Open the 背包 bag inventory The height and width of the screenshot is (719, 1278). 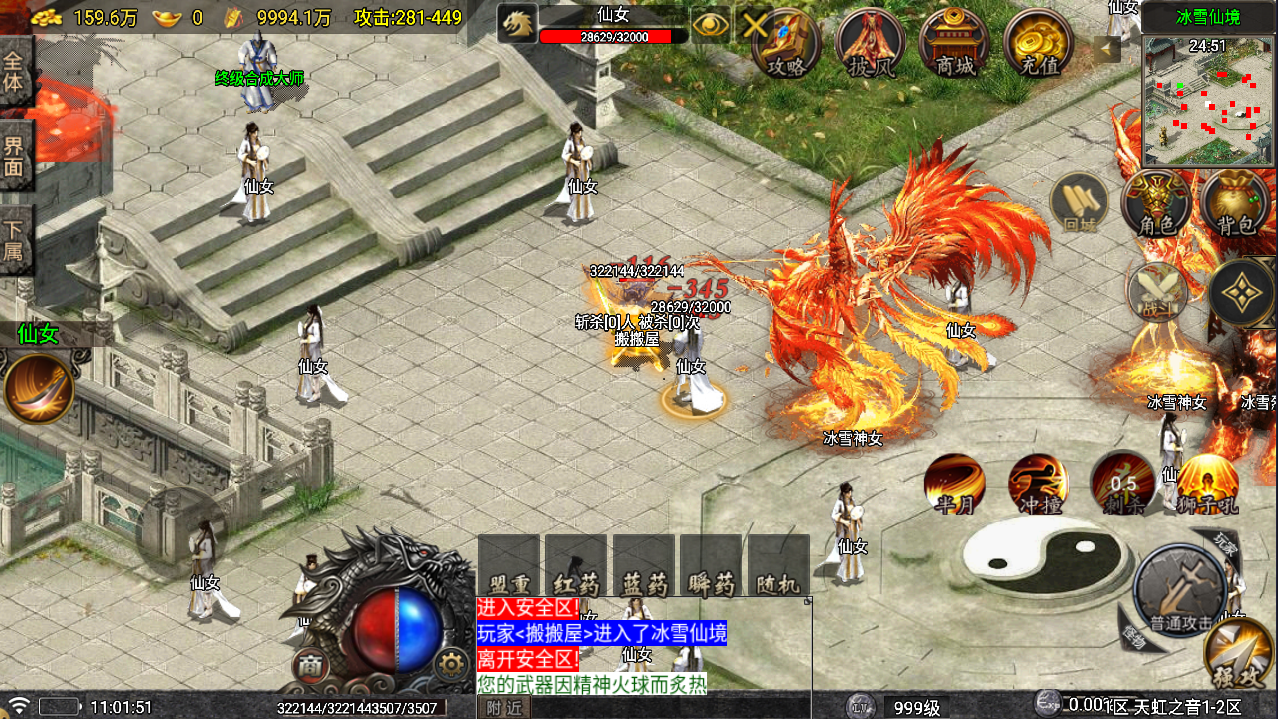pos(1235,204)
